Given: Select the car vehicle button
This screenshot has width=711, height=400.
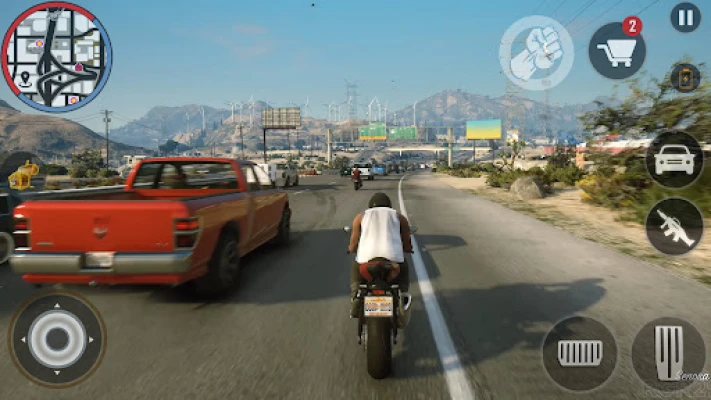Looking at the screenshot, I should 673,159.
